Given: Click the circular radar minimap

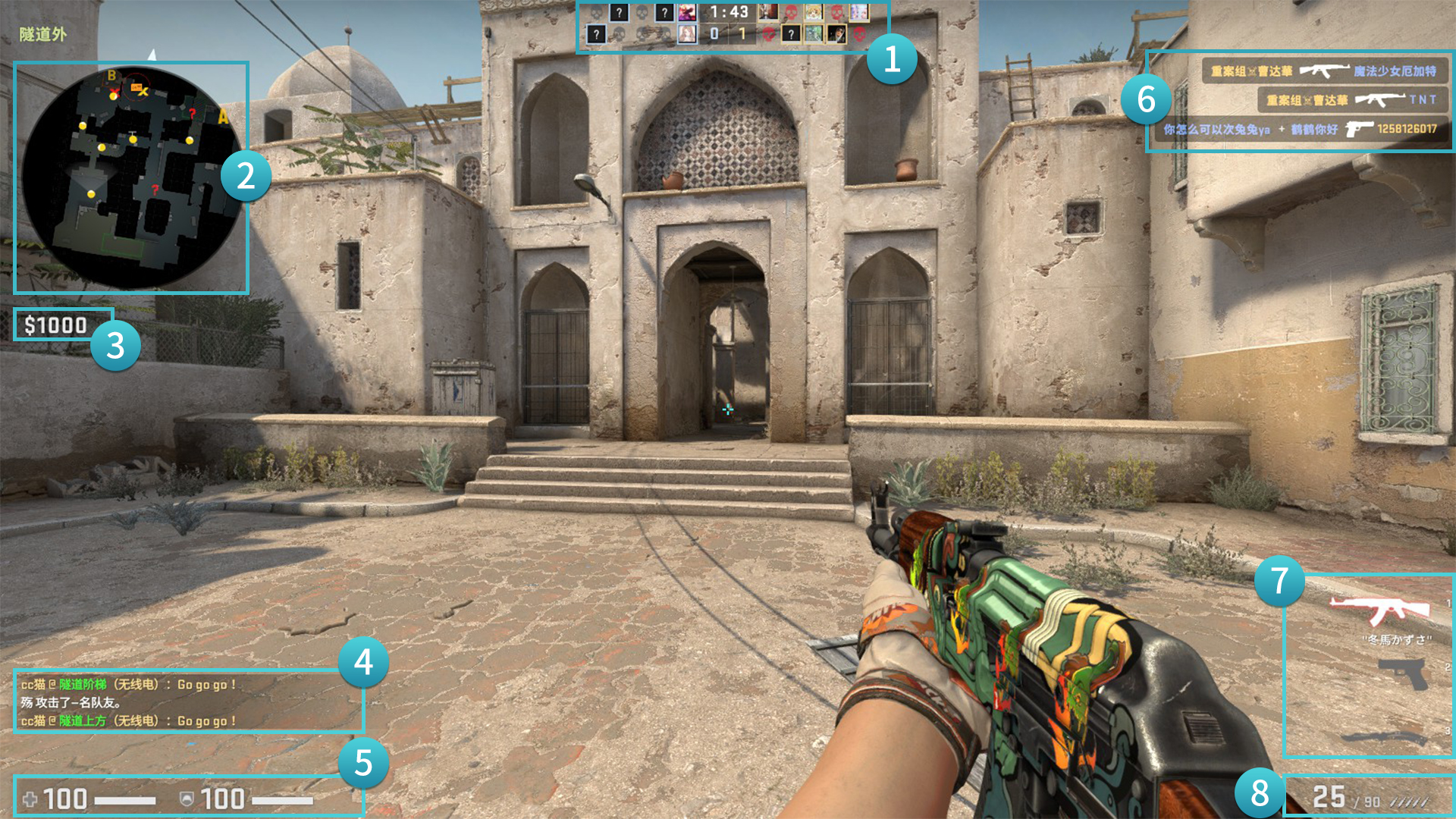Looking at the screenshot, I should coord(130,177).
